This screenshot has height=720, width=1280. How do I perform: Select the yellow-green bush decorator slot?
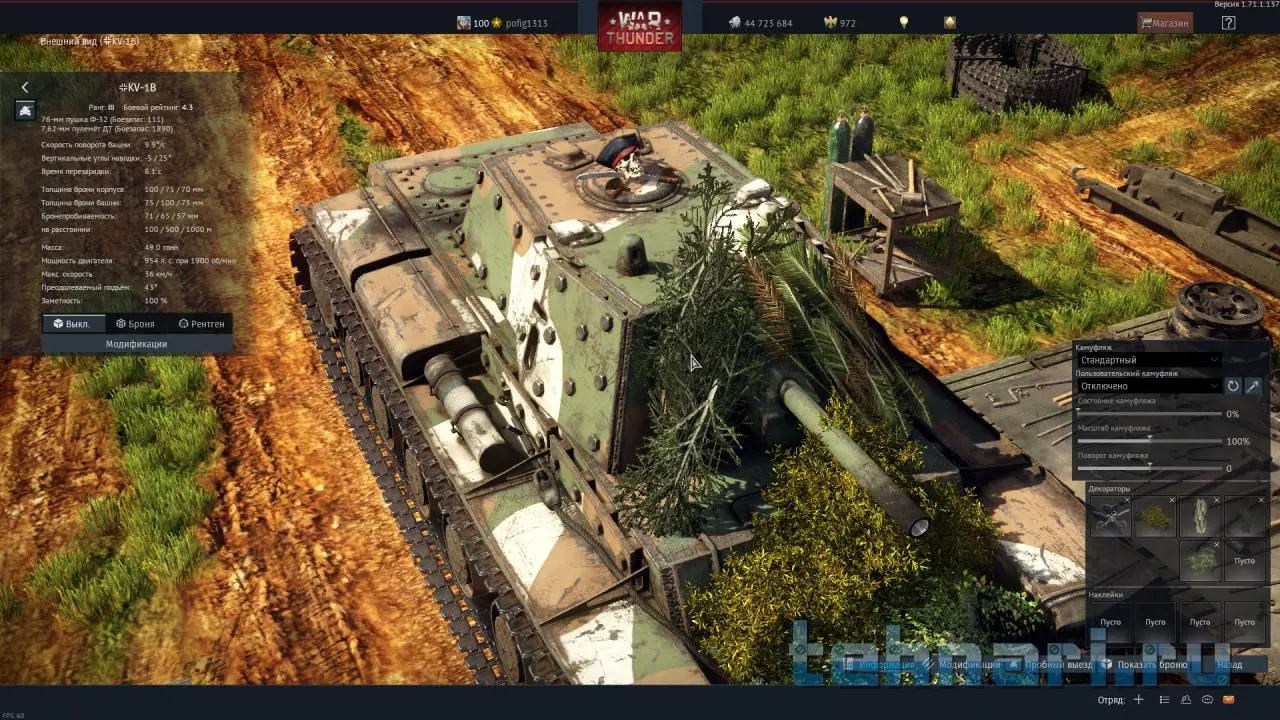point(1155,517)
